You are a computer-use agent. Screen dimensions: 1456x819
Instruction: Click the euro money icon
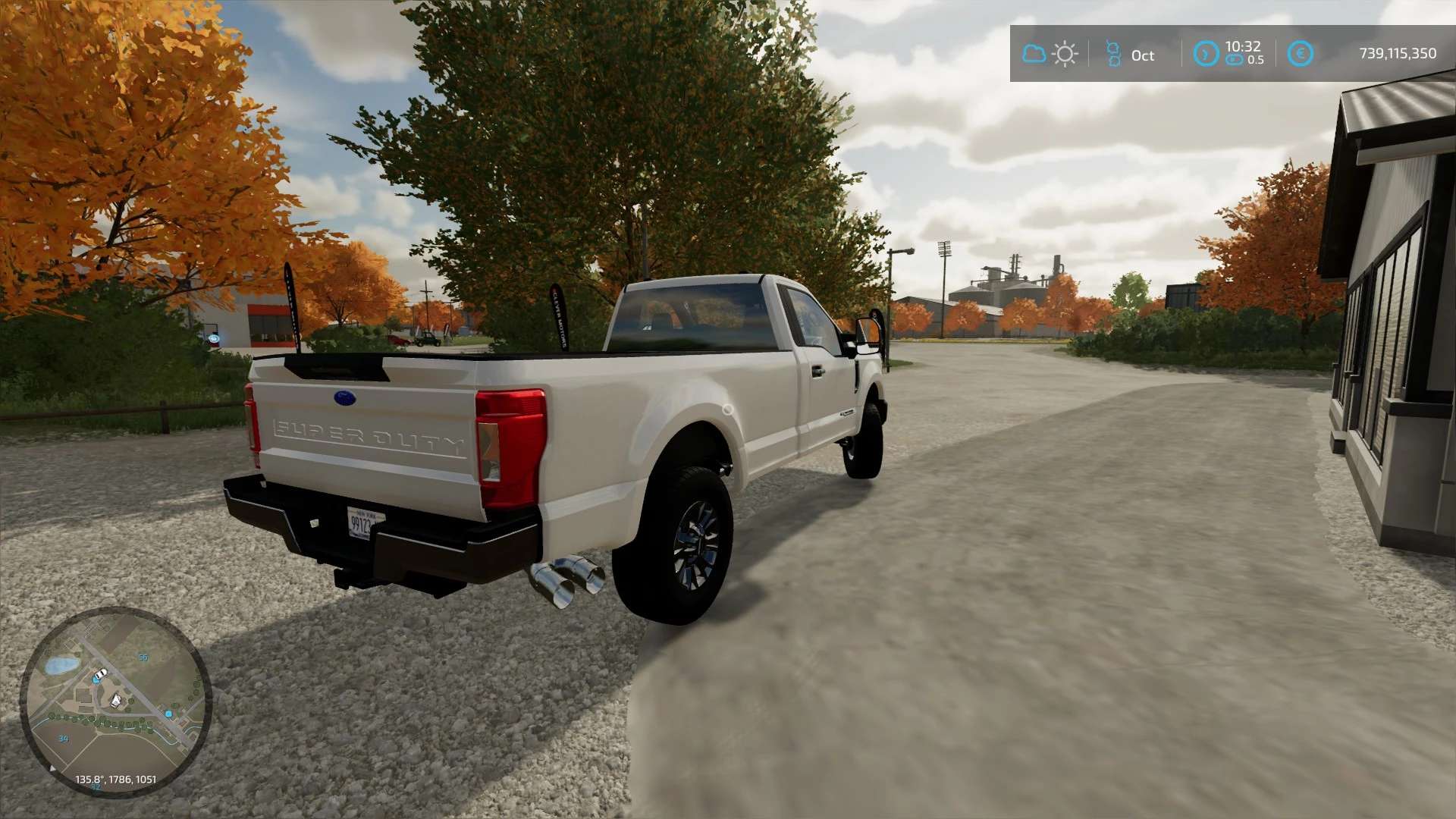(1300, 54)
